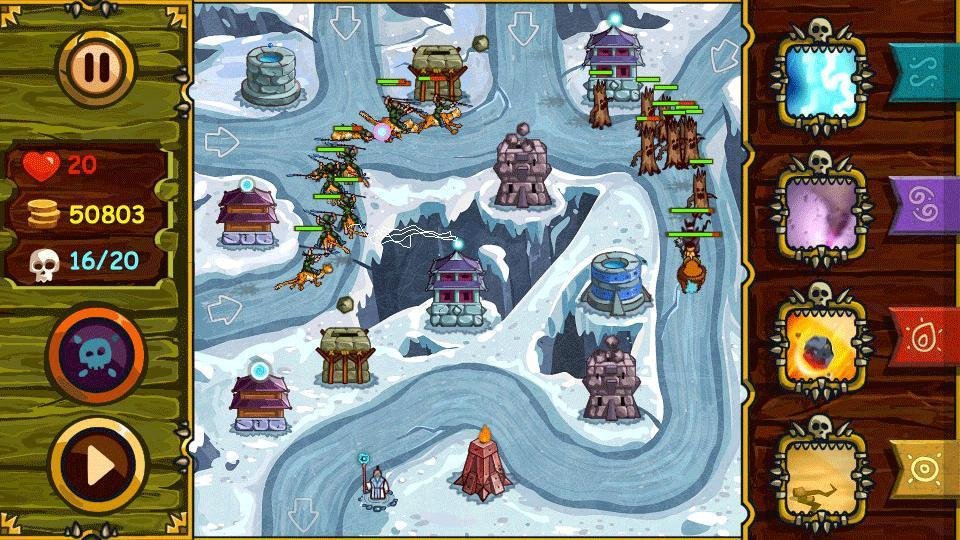
Task: Call the next wave with the skull button
Action: pyautogui.click(x=97, y=353)
